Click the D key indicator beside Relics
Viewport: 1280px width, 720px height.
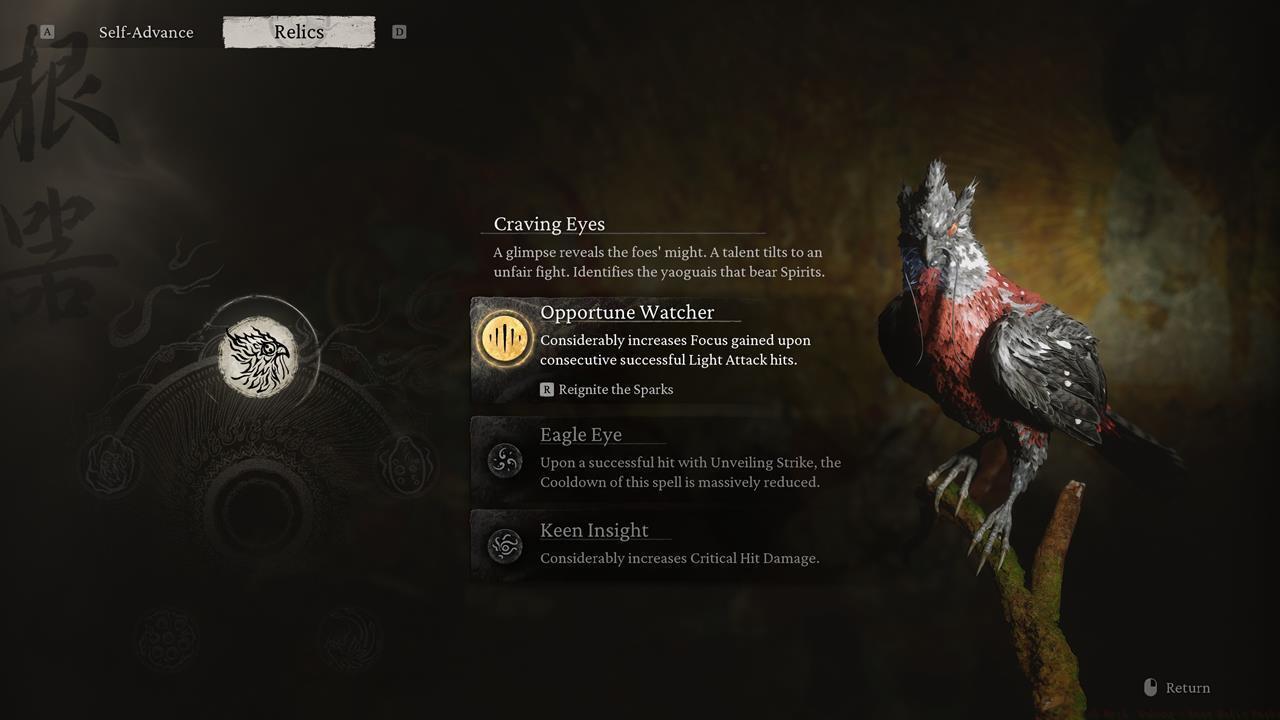point(399,31)
